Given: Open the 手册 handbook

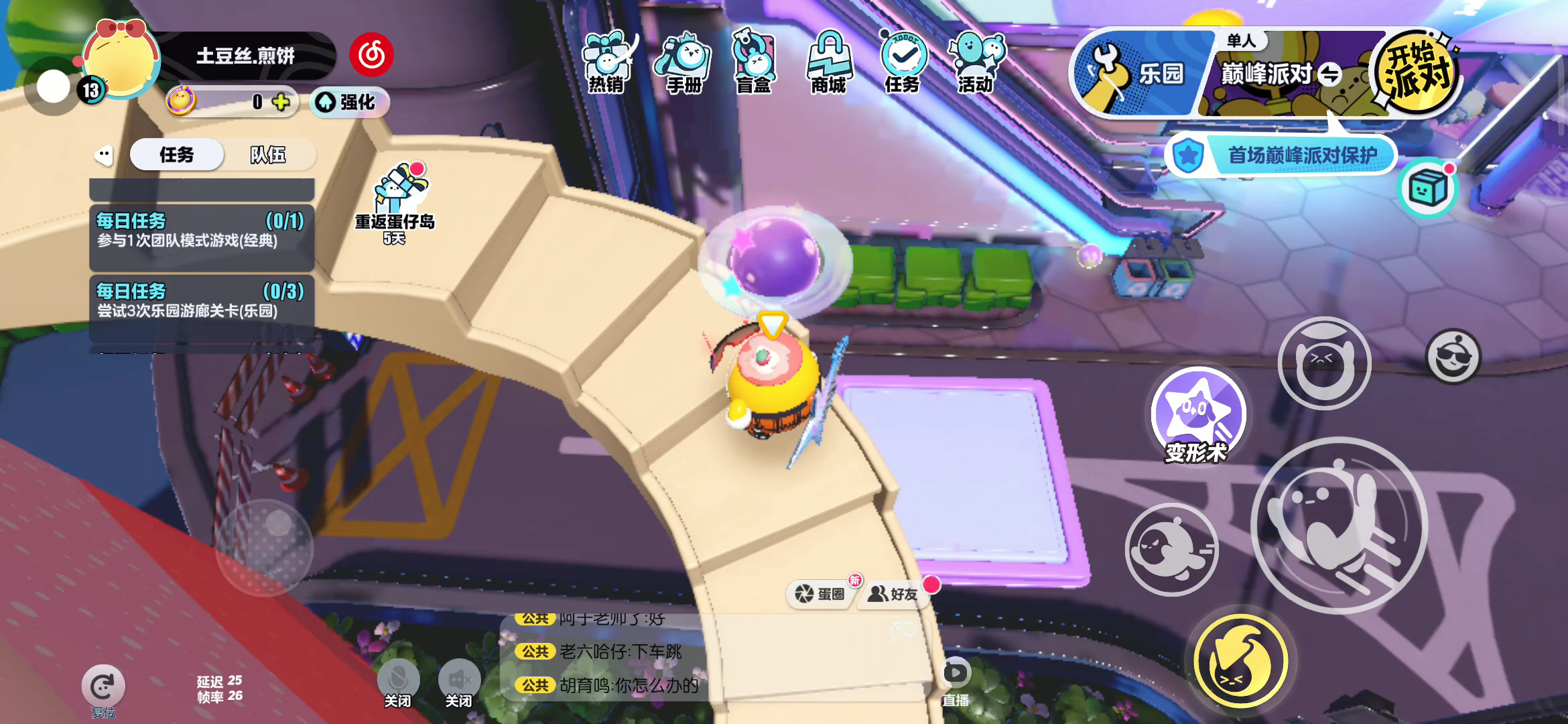Looking at the screenshot, I should (x=683, y=62).
